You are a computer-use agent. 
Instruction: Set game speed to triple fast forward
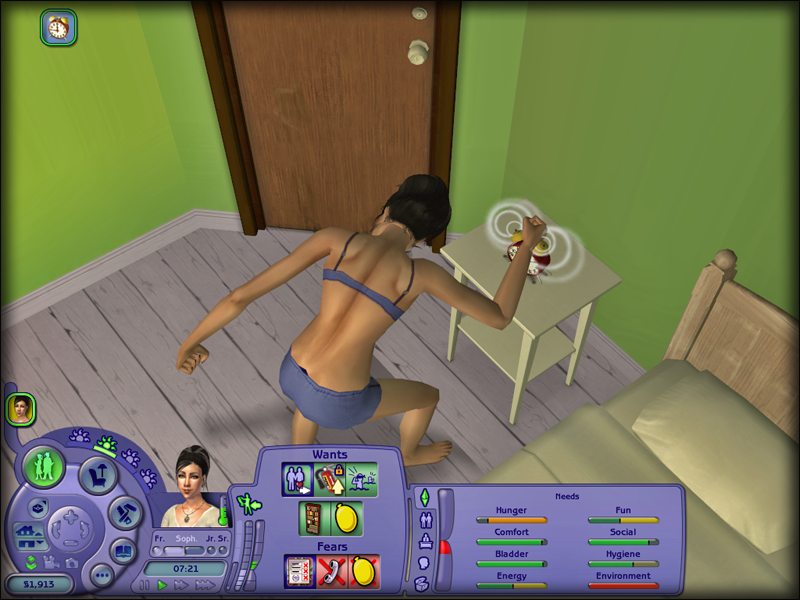(205, 585)
